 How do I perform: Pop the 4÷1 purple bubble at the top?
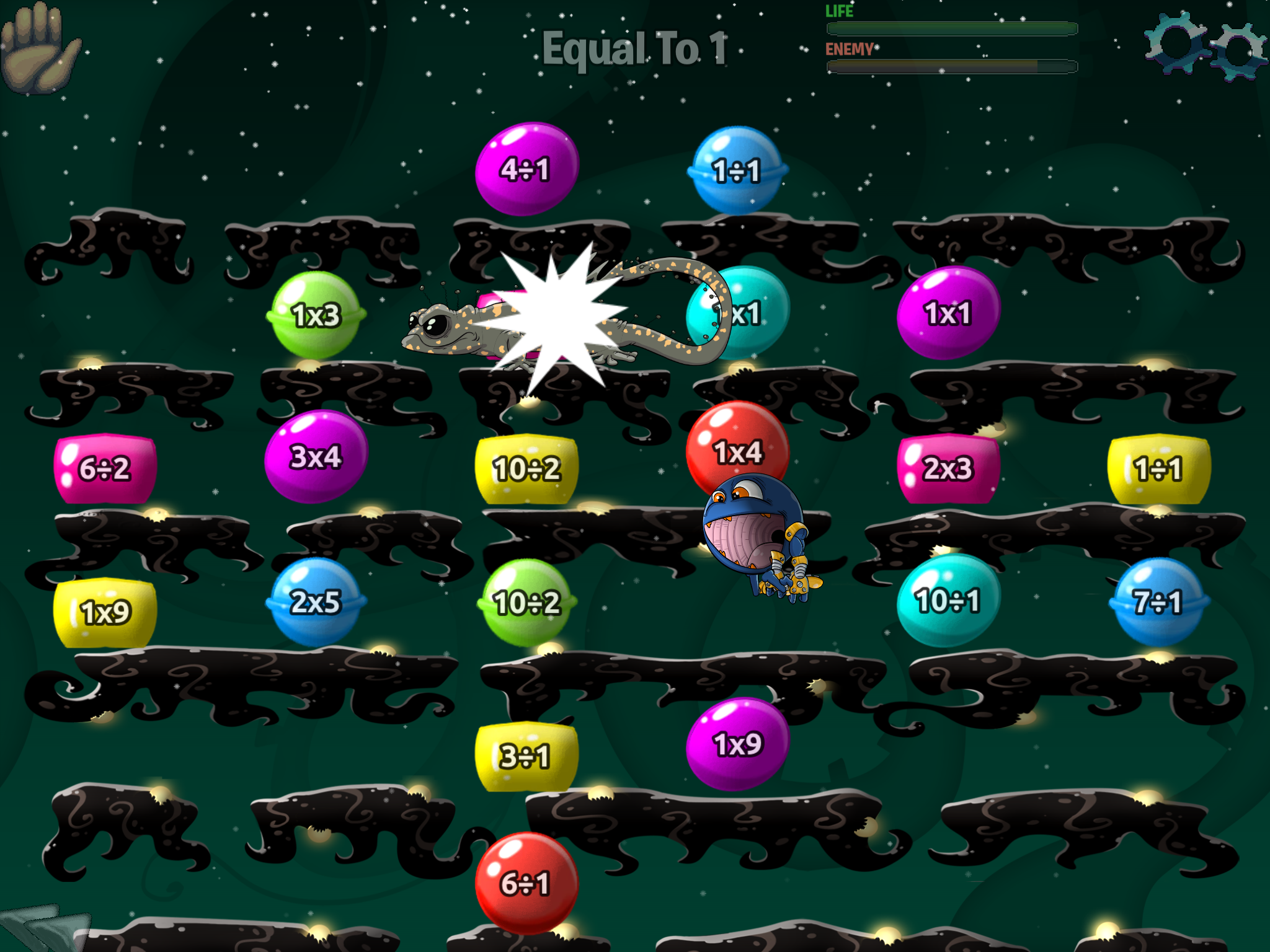[528, 169]
